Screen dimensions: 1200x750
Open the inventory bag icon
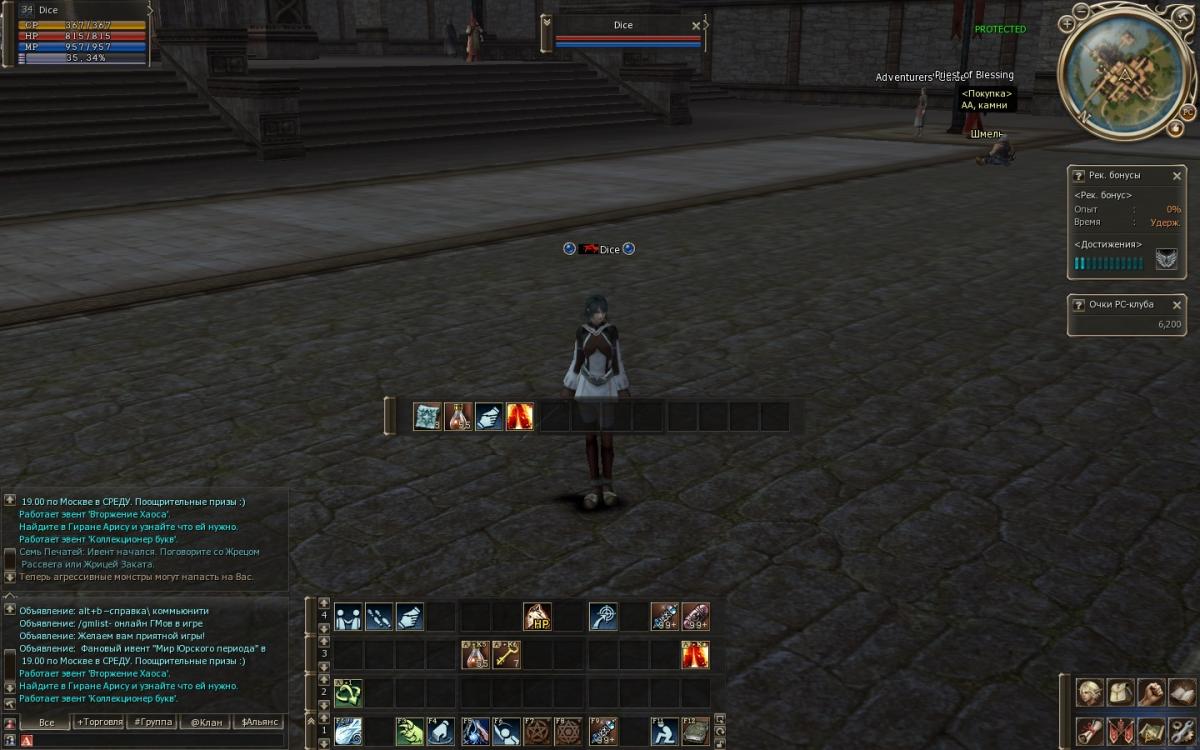point(1119,693)
